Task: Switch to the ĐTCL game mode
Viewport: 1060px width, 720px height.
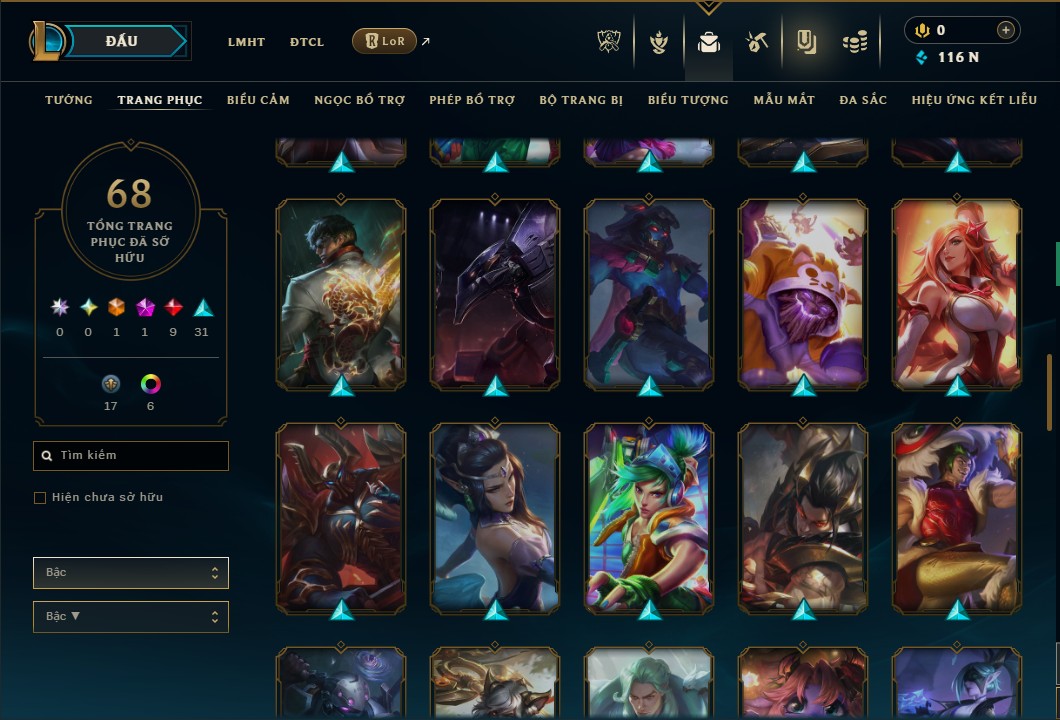Action: point(307,42)
